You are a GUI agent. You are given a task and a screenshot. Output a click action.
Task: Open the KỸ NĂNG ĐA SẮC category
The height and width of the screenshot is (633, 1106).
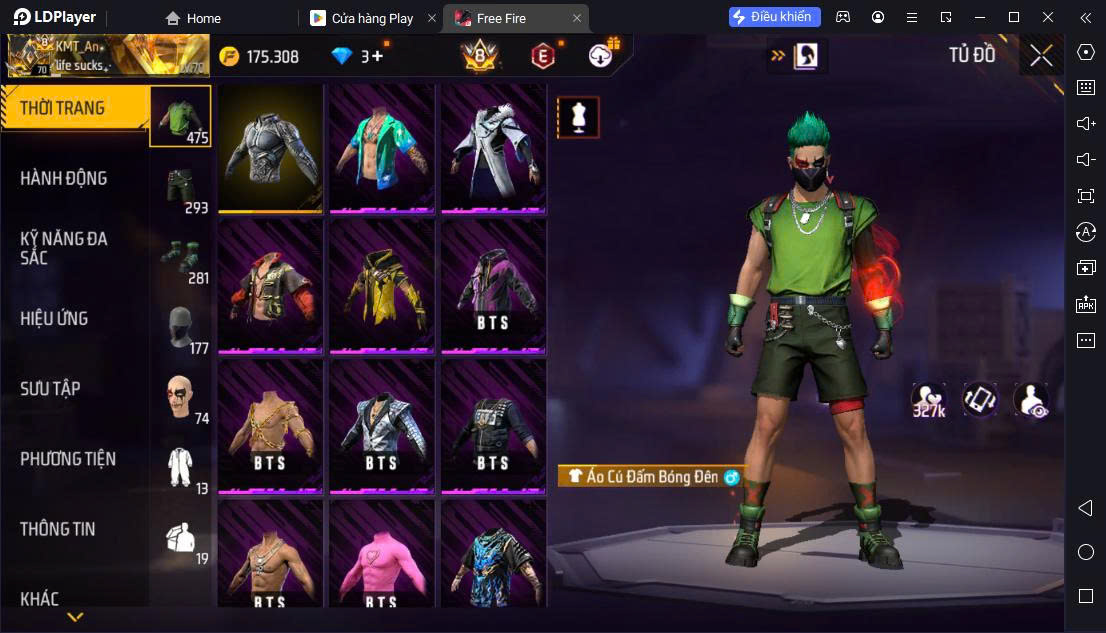(64, 248)
